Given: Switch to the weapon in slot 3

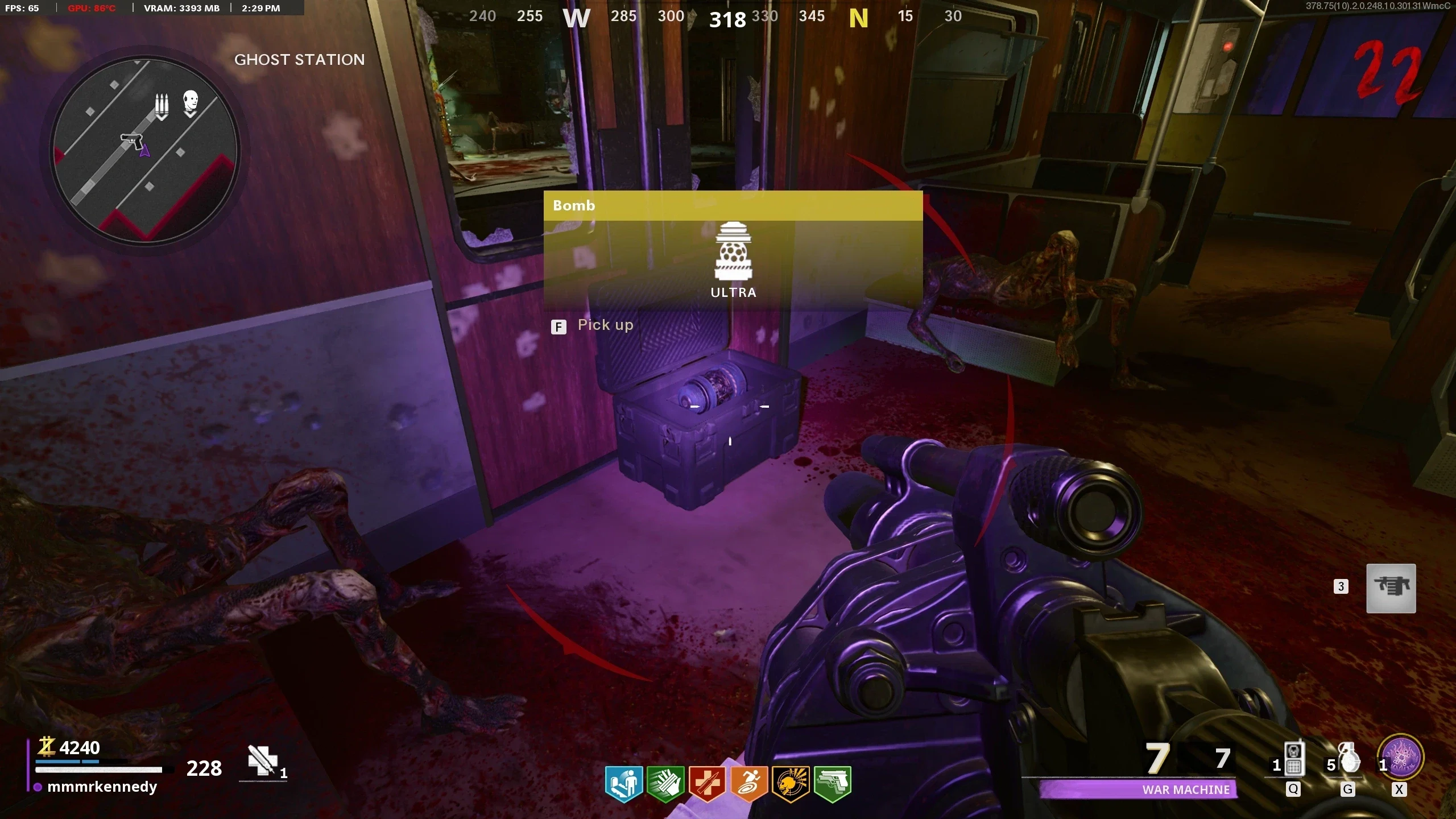Looking at the screenshot, I should point(1391,588).
